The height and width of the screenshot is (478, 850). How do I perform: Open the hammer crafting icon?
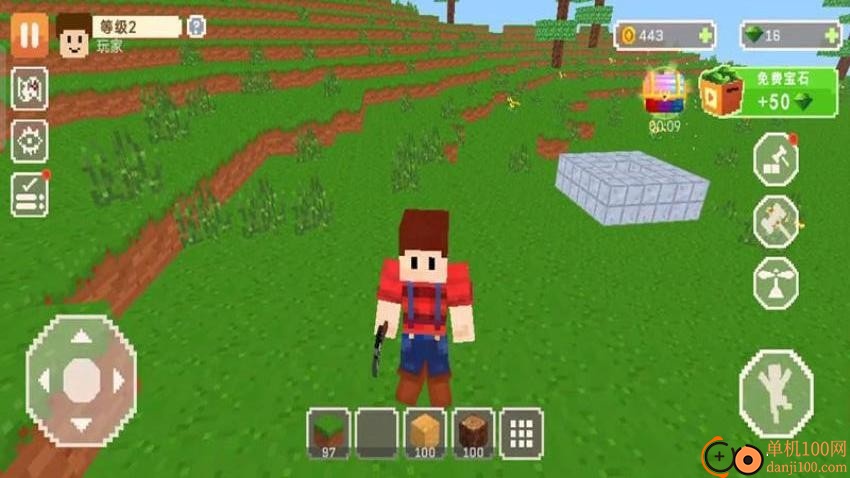[x=776, y=222]
